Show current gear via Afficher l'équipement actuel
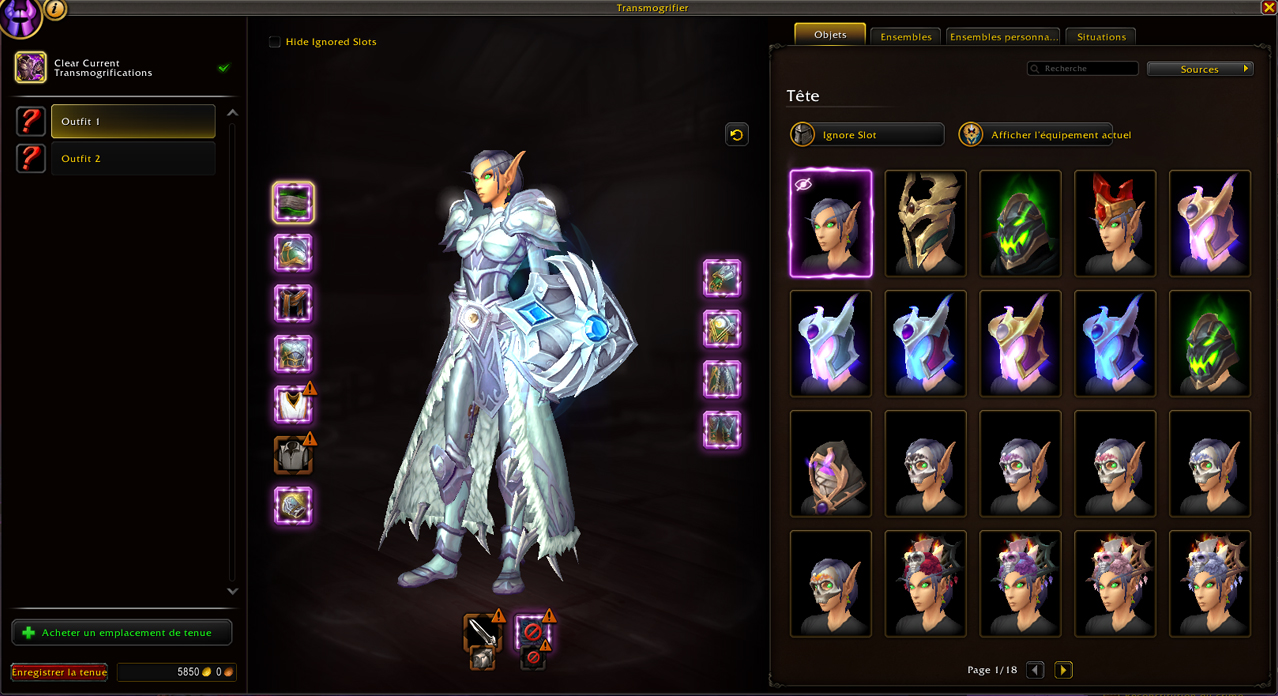 tap(1046, 135)
